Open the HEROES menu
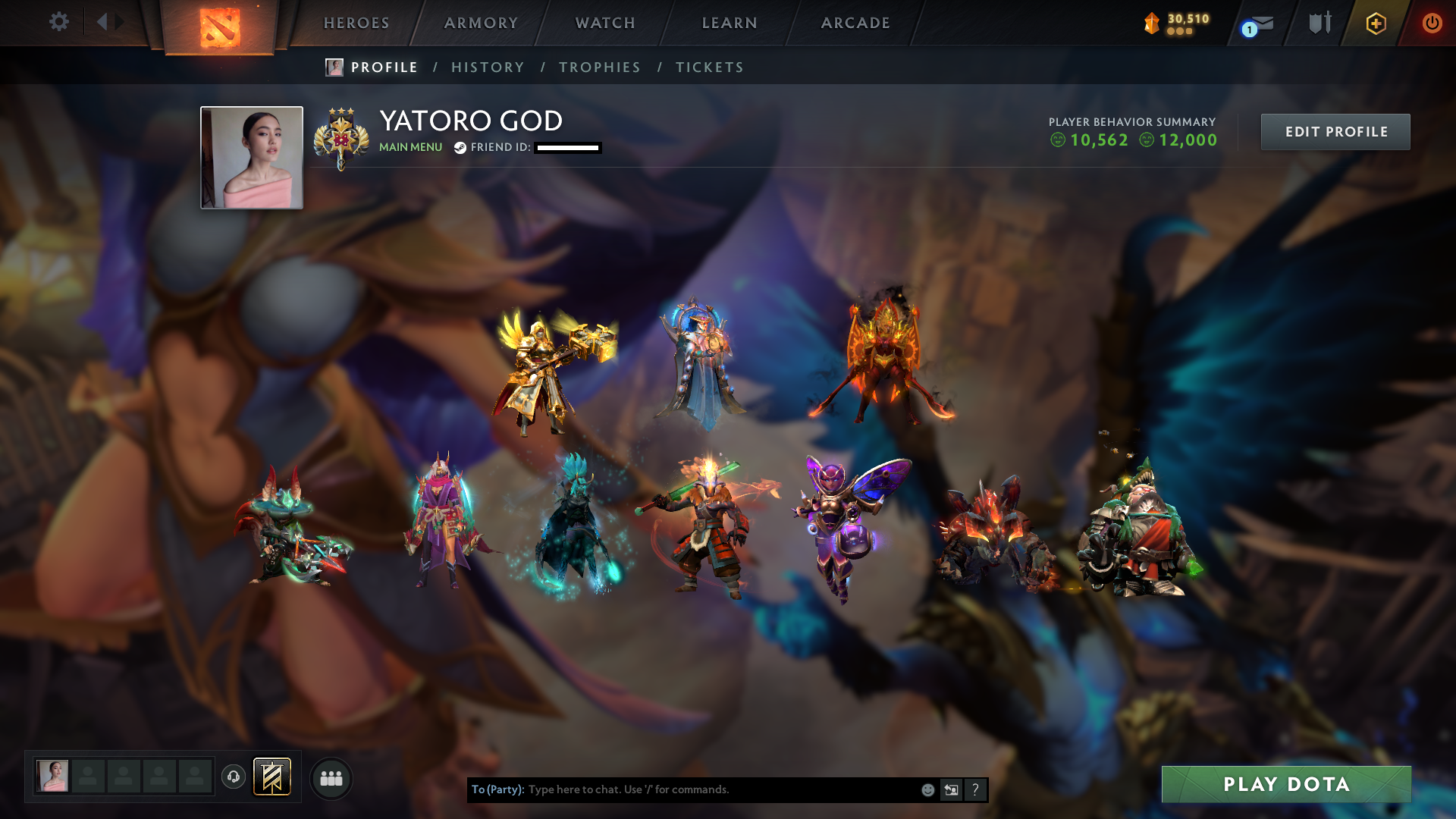 (356, 23)
